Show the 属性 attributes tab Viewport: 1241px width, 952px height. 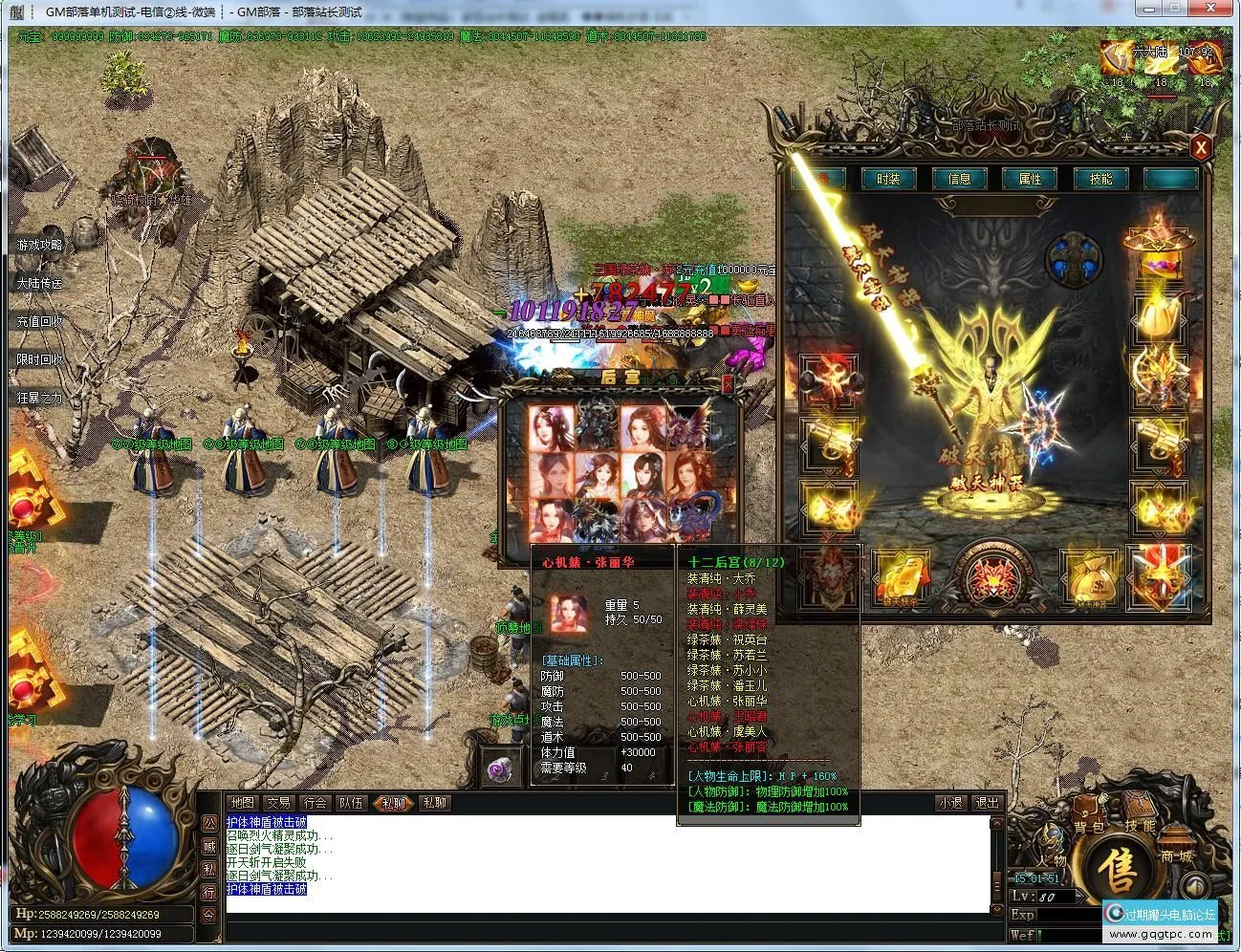pyautogui.click(x=1030, y=179)
